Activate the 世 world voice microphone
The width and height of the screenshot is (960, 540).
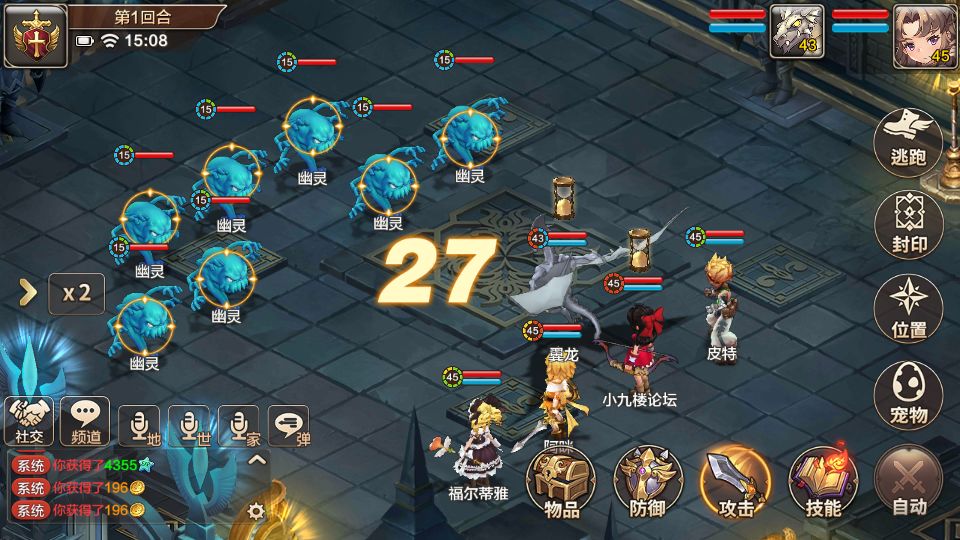pyautogui.click(x=189, y=426)
